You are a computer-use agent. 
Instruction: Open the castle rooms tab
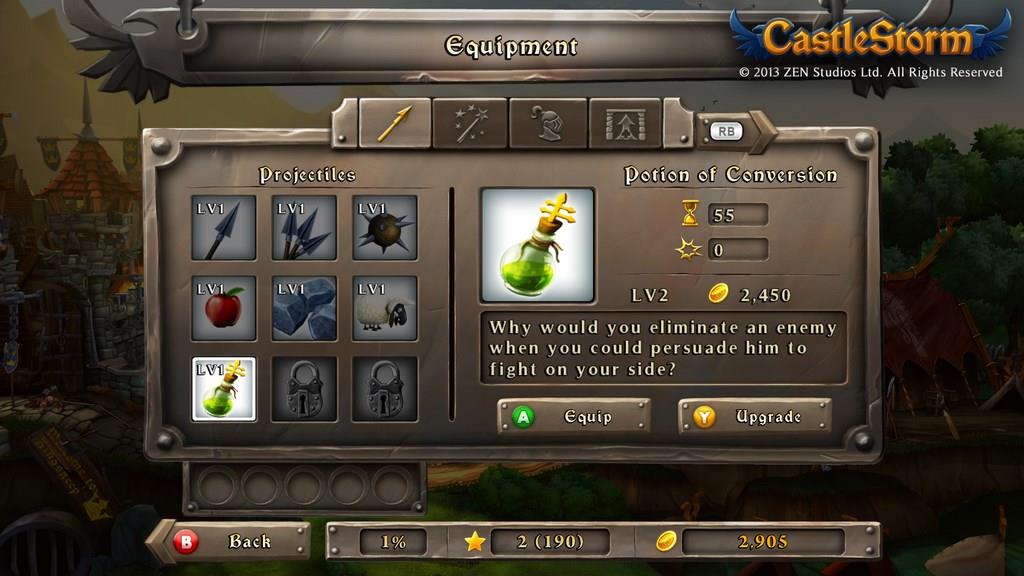coord(625,123)
